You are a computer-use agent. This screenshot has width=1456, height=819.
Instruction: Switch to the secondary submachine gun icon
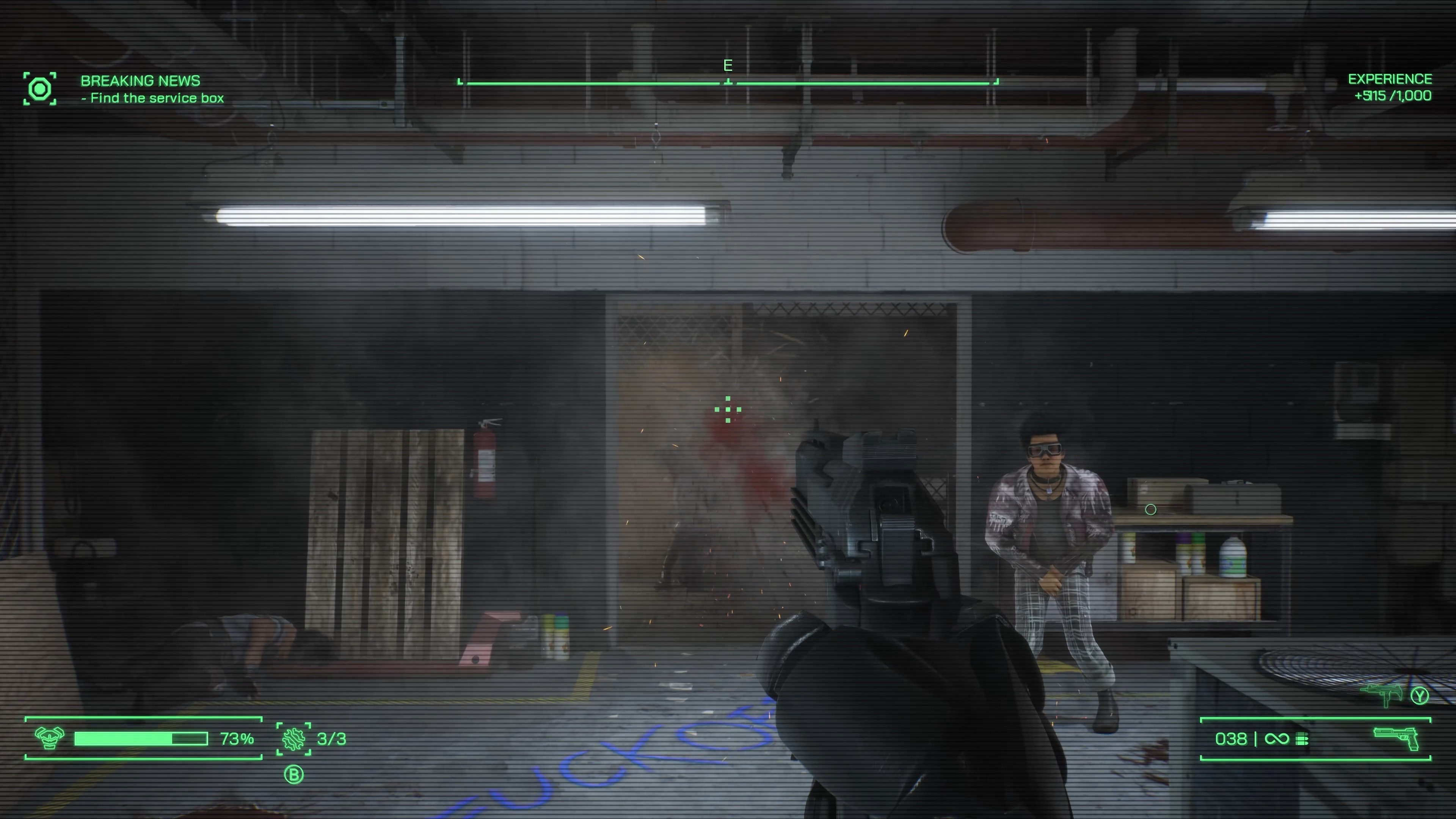[x=1382, y=695]
